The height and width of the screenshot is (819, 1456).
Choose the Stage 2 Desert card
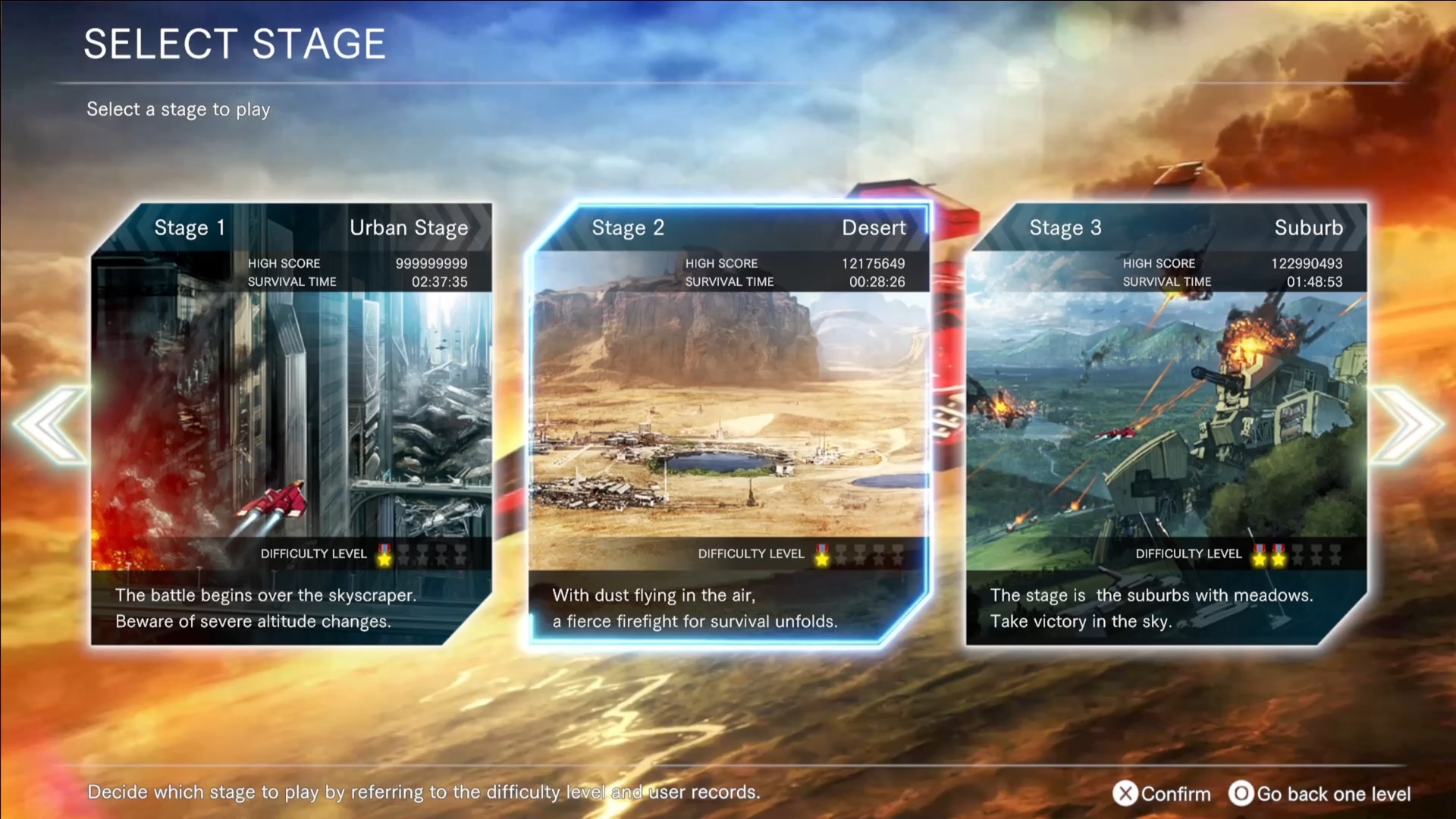pyautogui.click(x=728, y=425)
